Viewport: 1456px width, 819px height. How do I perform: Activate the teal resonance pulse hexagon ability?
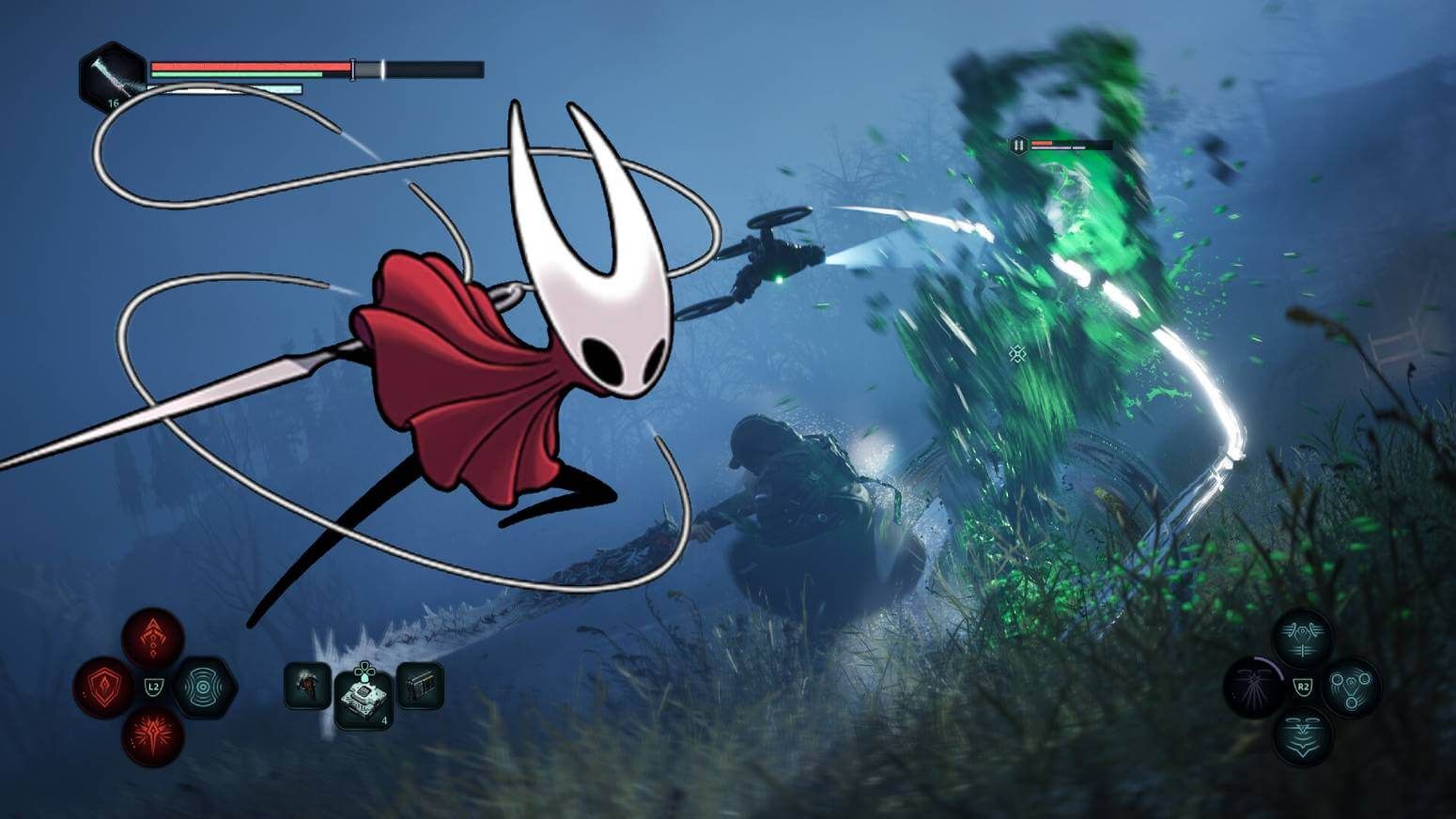pos(204,687)
